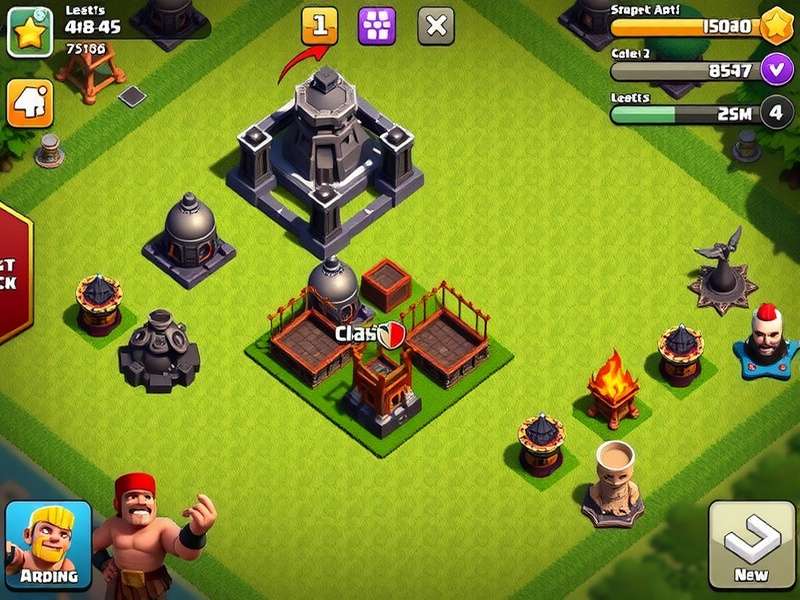Tap the purple elixir resource icon
The width and height of the screenshot is (800, 600).
pos(776,70)
